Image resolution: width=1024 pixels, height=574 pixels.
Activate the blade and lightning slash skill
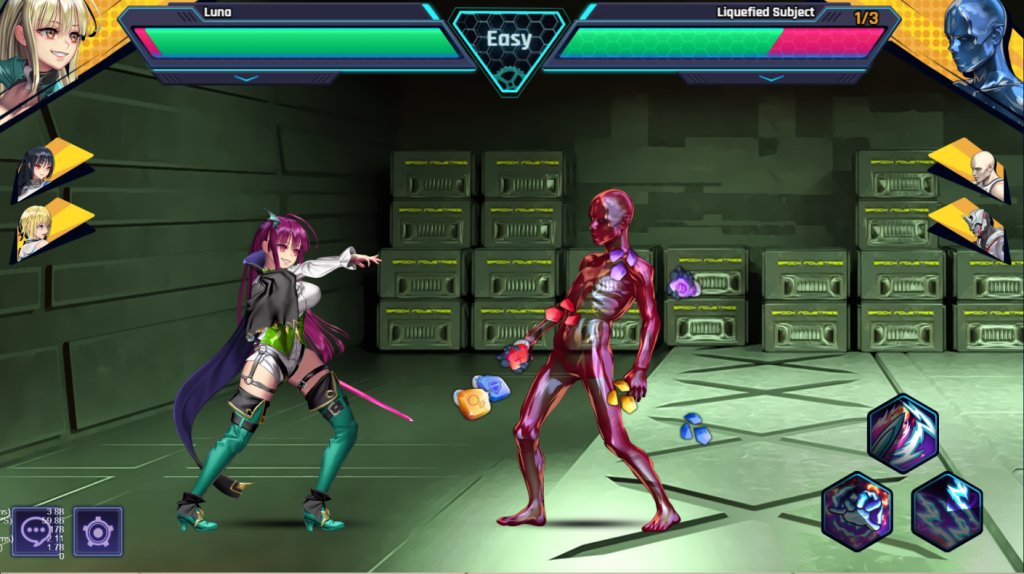(902, 433)
